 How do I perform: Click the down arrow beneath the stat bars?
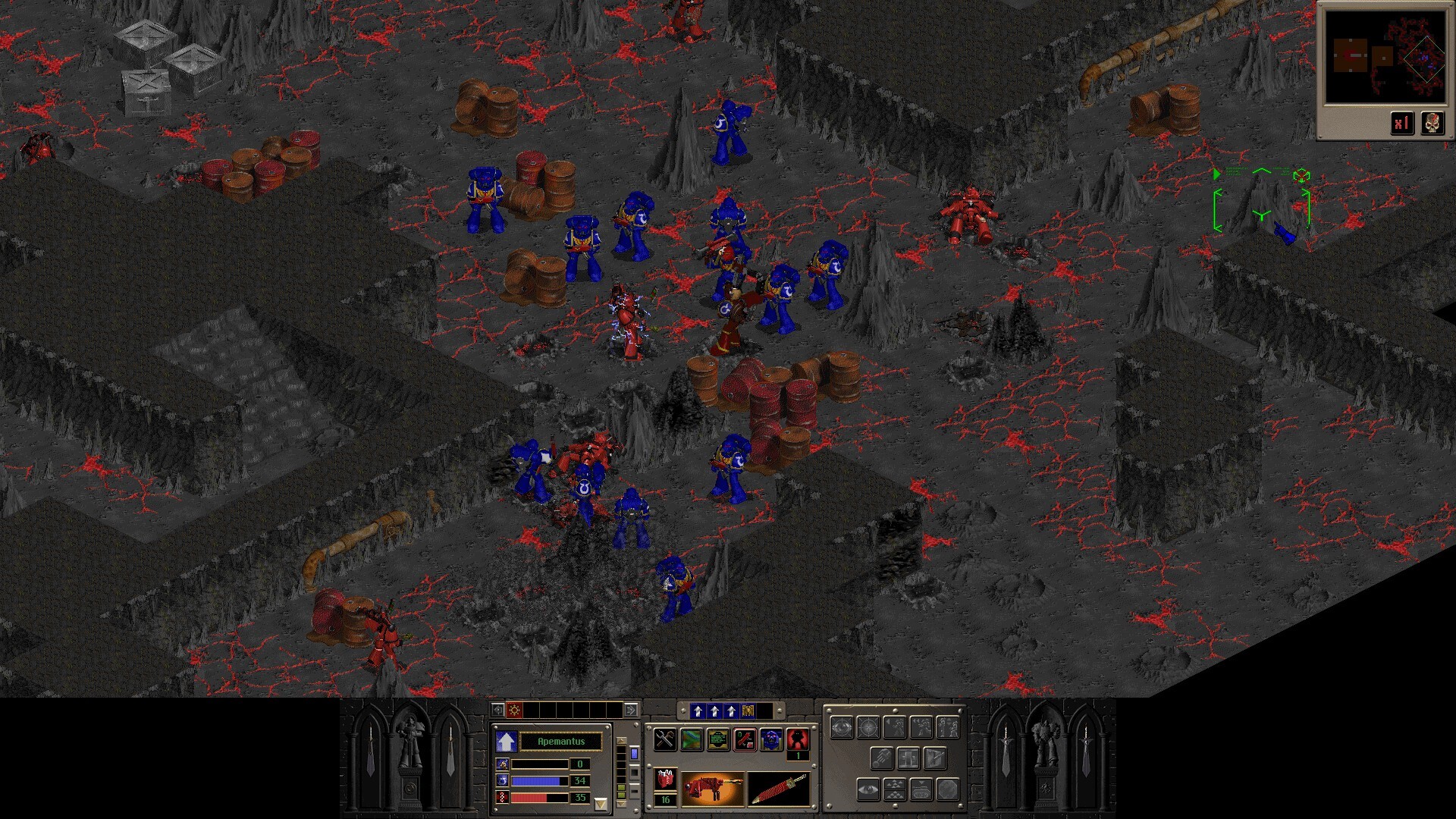pyautogui.click(x=601, y=804)
